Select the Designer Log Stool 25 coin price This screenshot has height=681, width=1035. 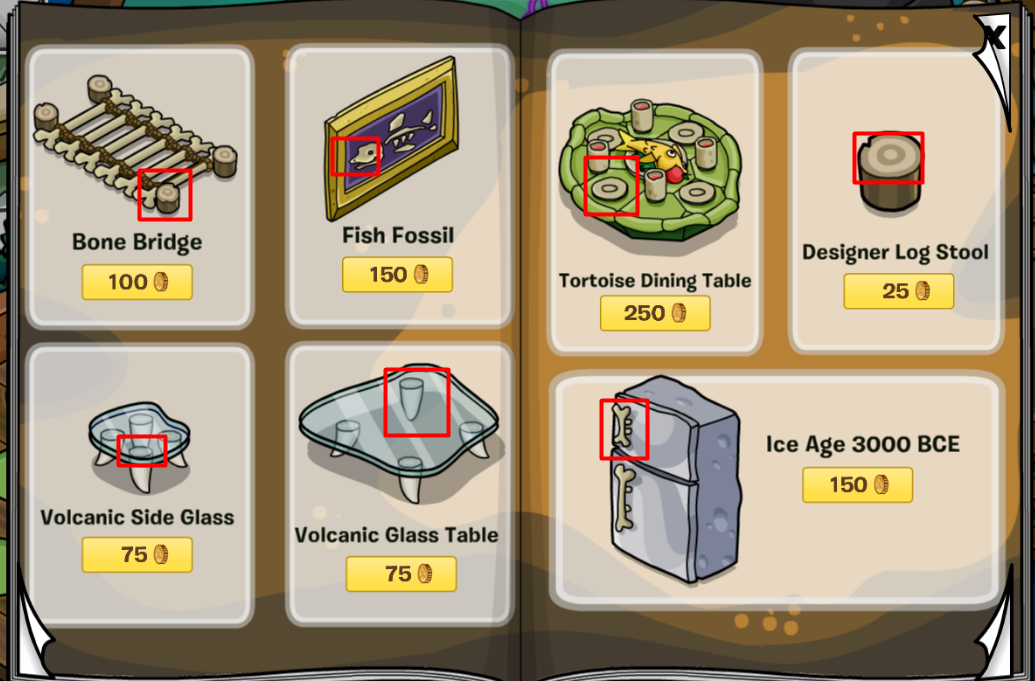coord(898,291)
